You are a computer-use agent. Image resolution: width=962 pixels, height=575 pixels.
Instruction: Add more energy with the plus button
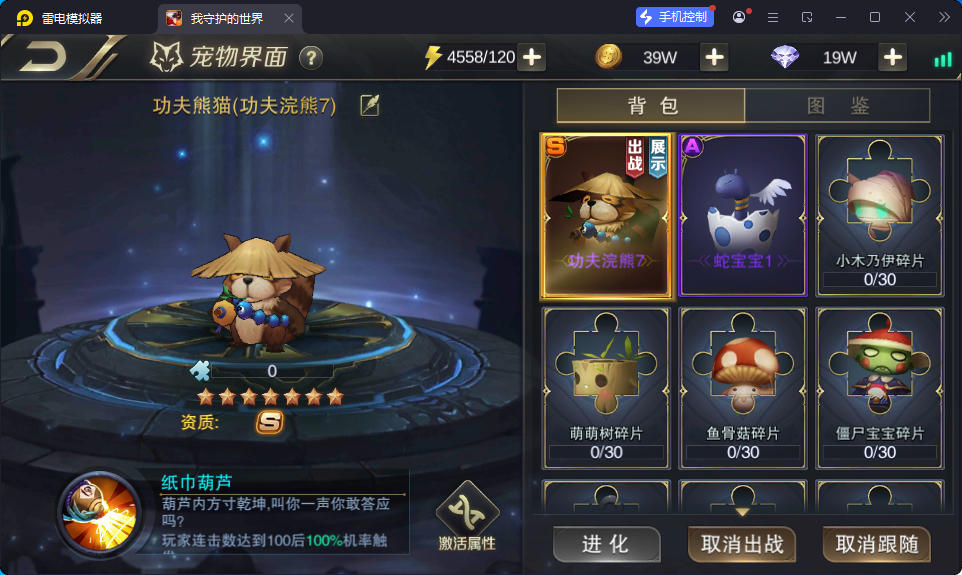coord(532,57)
